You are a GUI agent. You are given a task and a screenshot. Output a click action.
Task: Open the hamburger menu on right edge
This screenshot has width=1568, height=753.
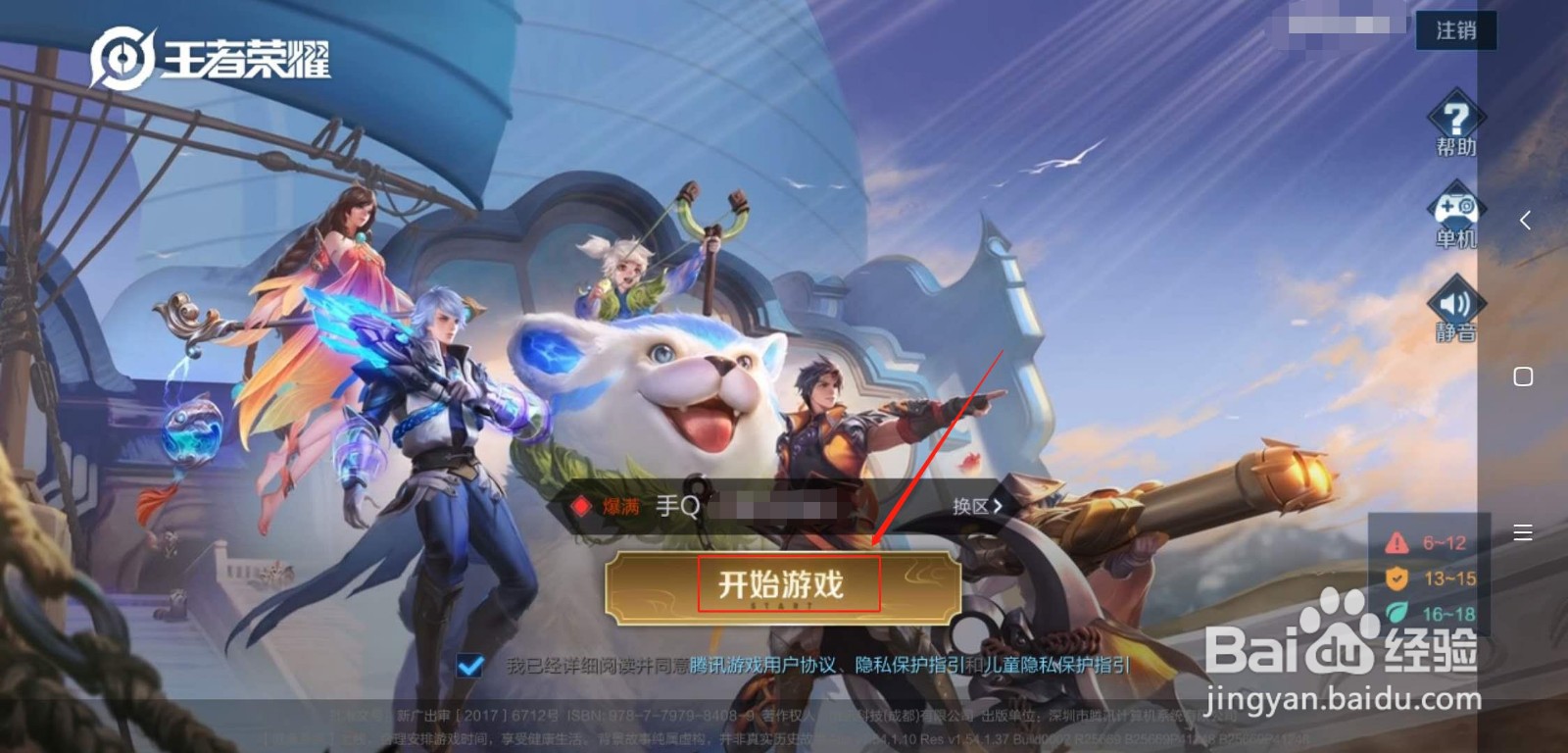(1522, 532)
